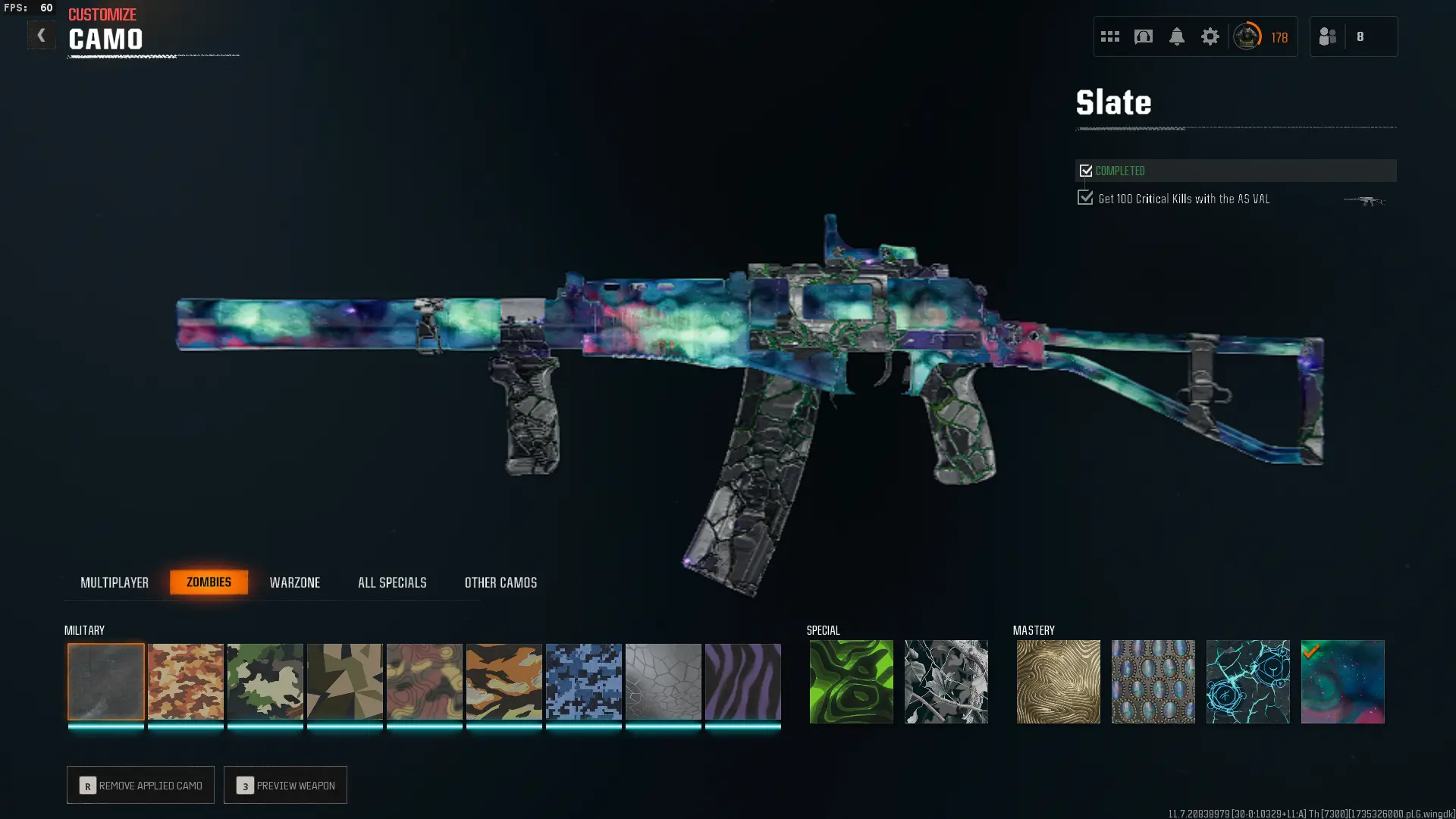Choose the purple tiger stripe camo
The height and width of the screenshot is (819, 1456).
pos(743,681)
